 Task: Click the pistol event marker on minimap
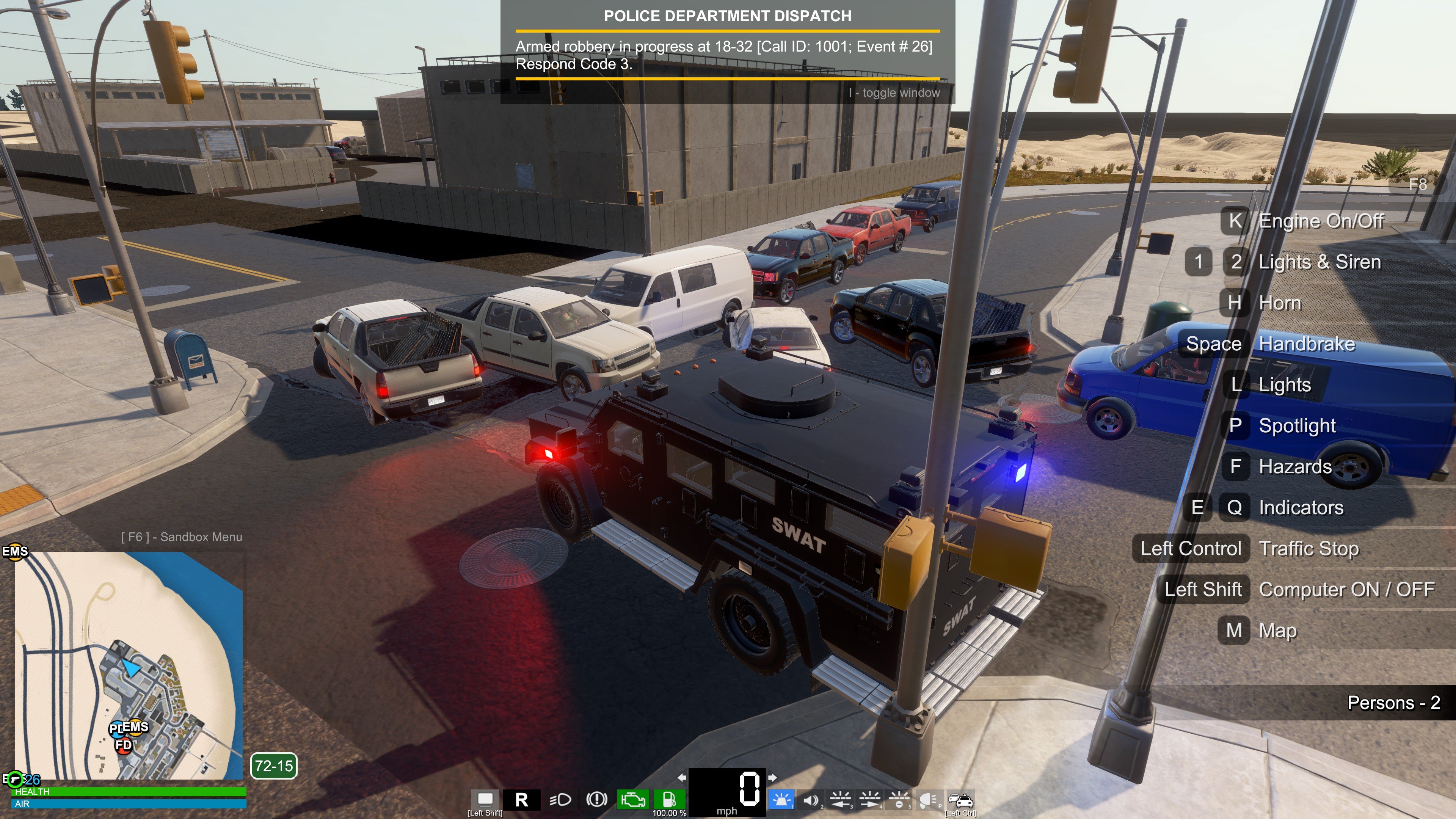pos(15,780)
